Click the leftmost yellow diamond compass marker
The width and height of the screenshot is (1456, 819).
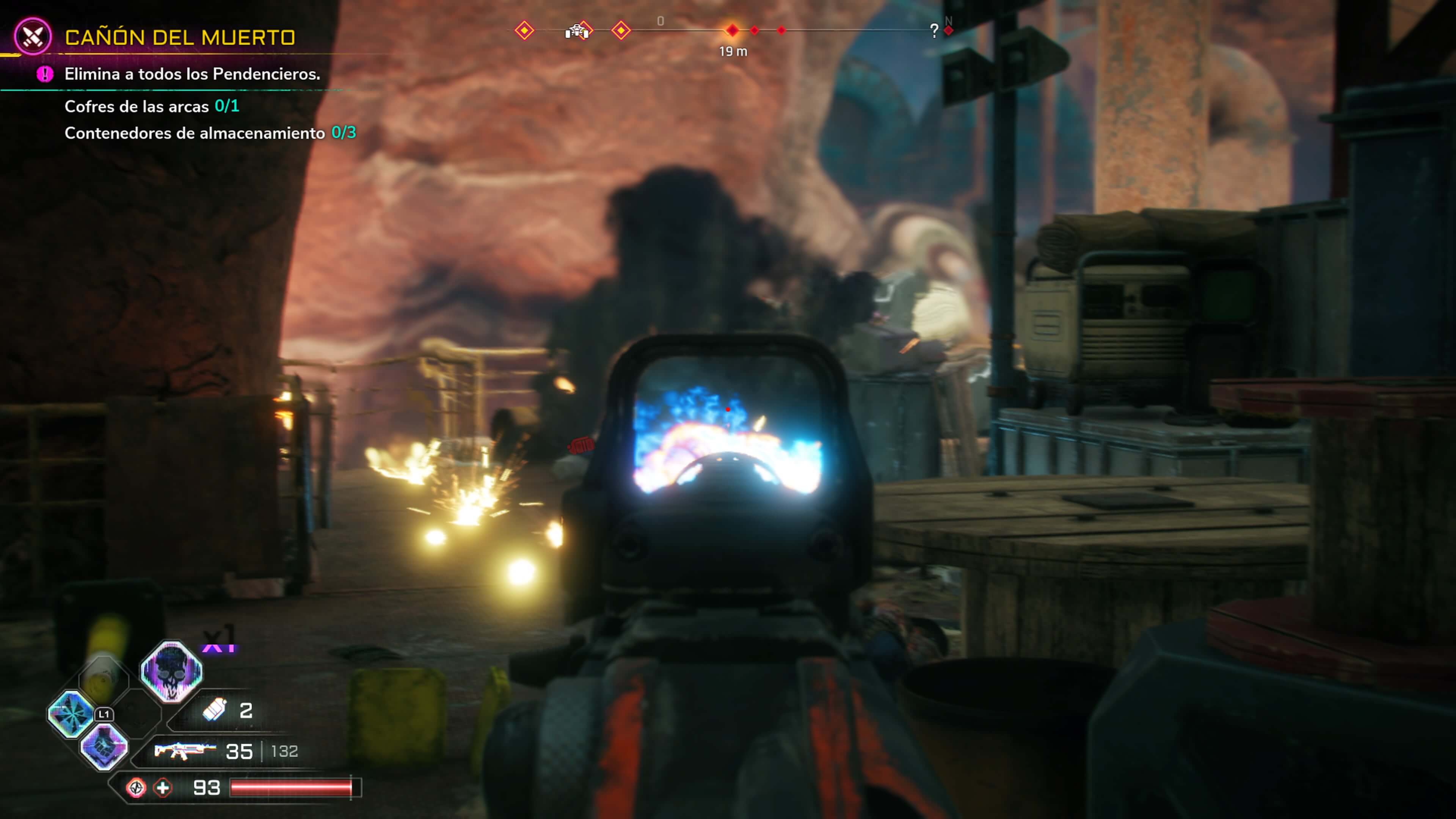(524, 31)
